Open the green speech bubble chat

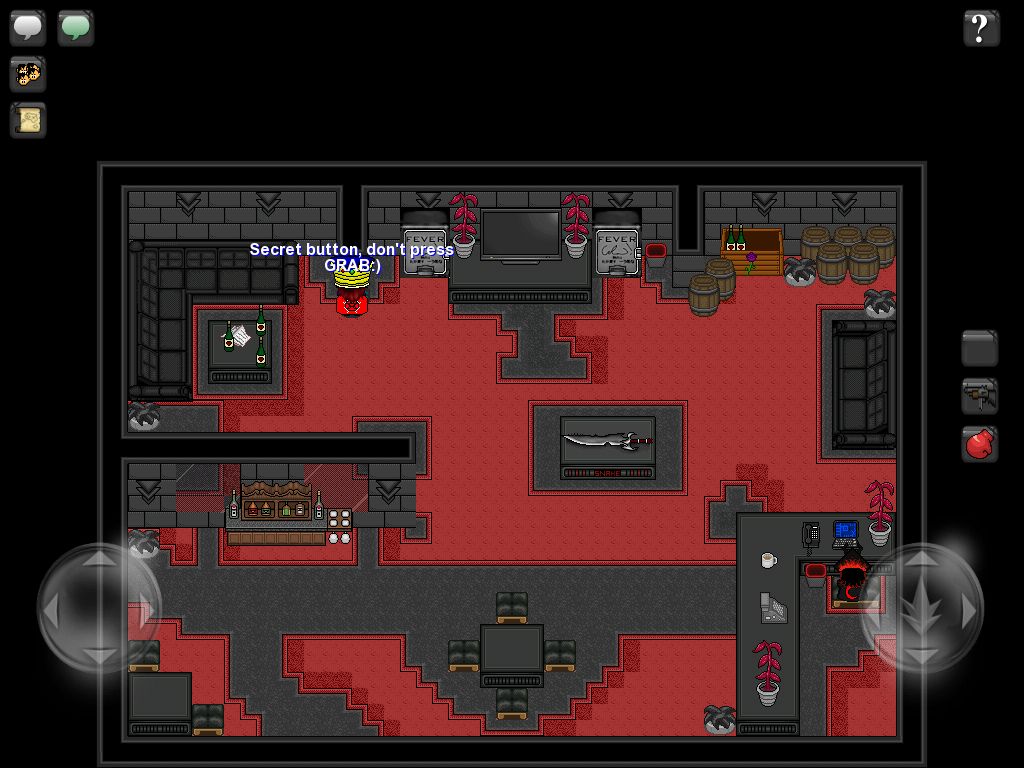(76, 27)
